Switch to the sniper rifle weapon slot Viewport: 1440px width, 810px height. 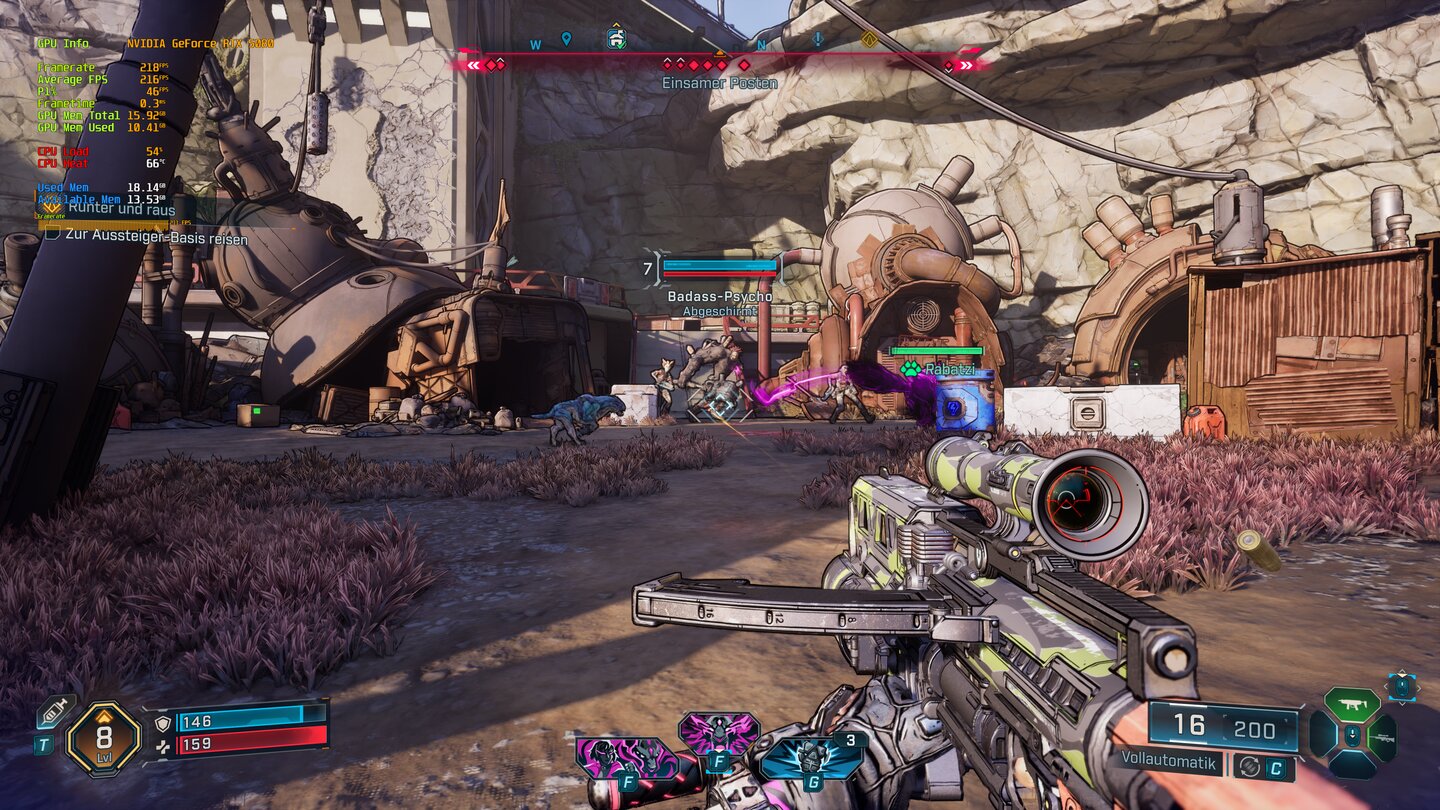[1383, 737]
